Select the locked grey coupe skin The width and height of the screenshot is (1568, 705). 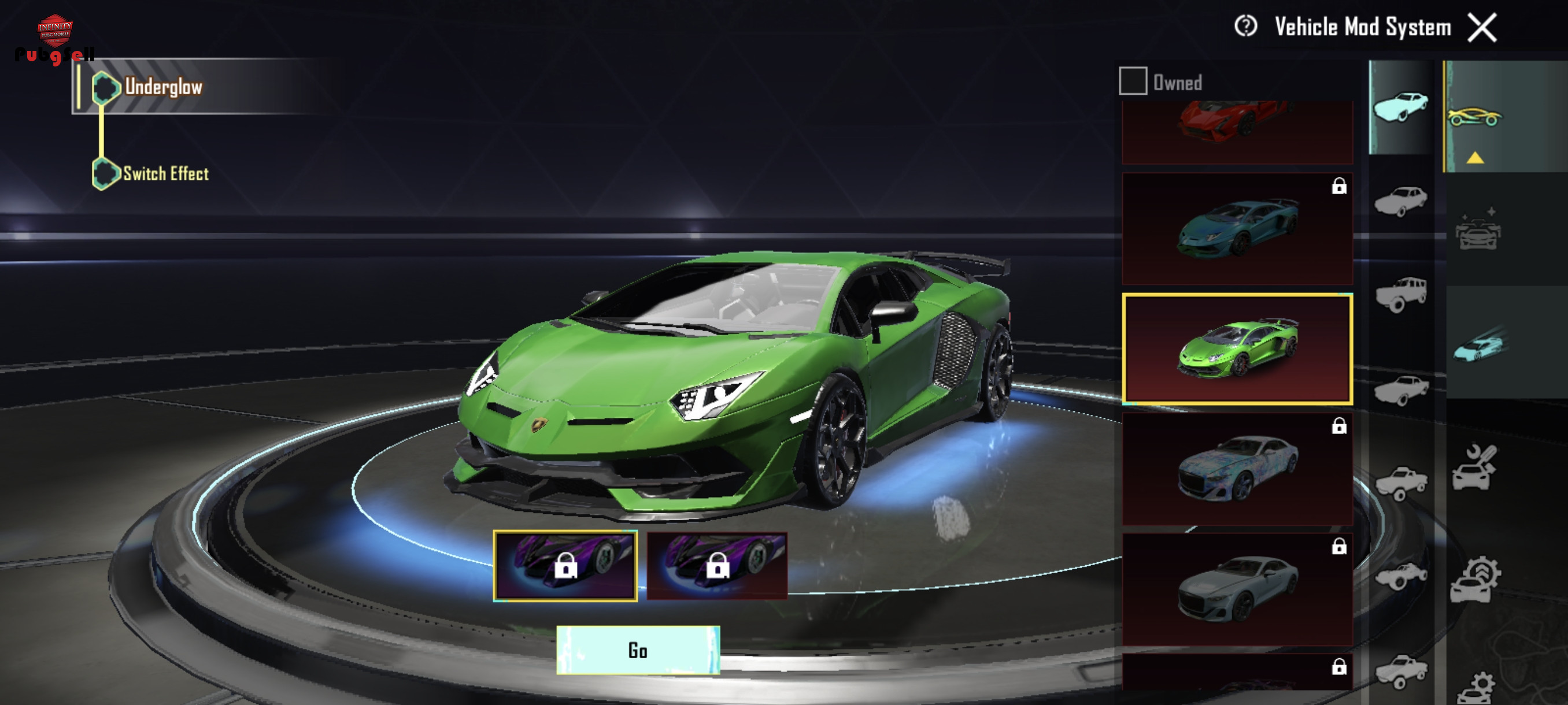click(x=1237, y=589)
